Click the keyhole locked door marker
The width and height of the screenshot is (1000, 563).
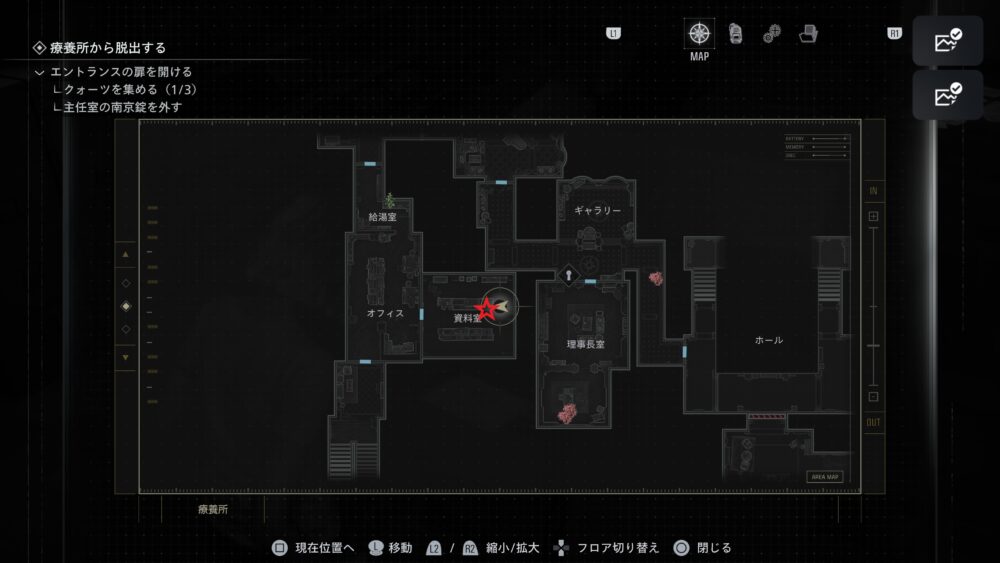[x=568, y=273]
